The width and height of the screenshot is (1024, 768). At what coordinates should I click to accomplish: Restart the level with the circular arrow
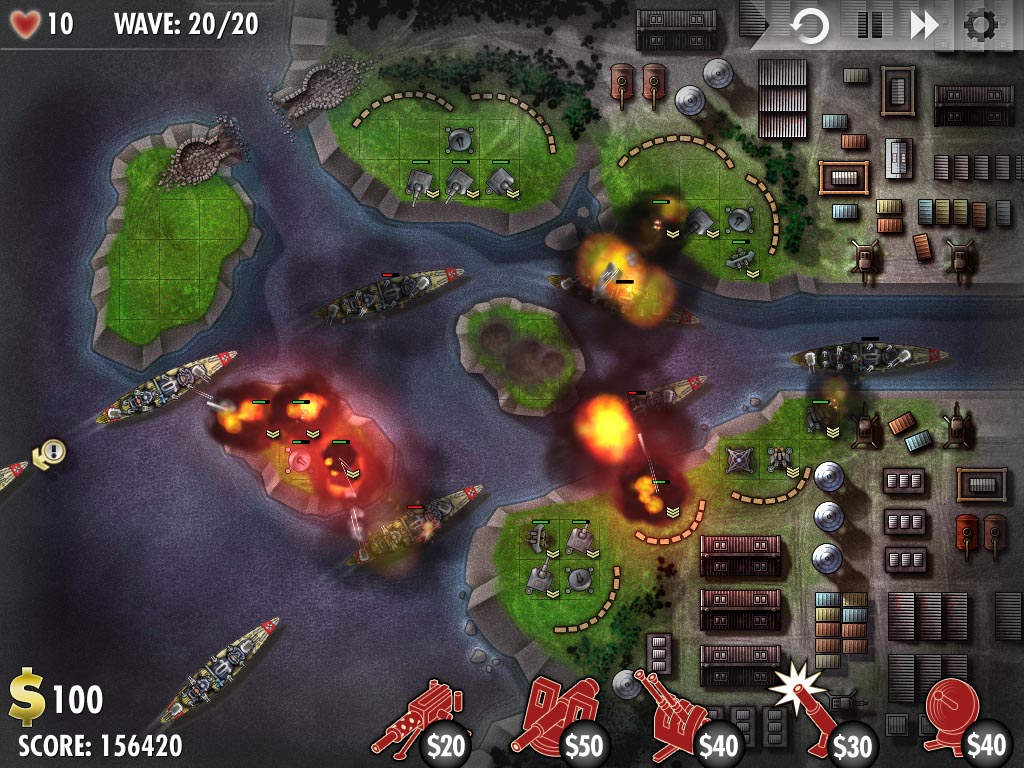809,25
